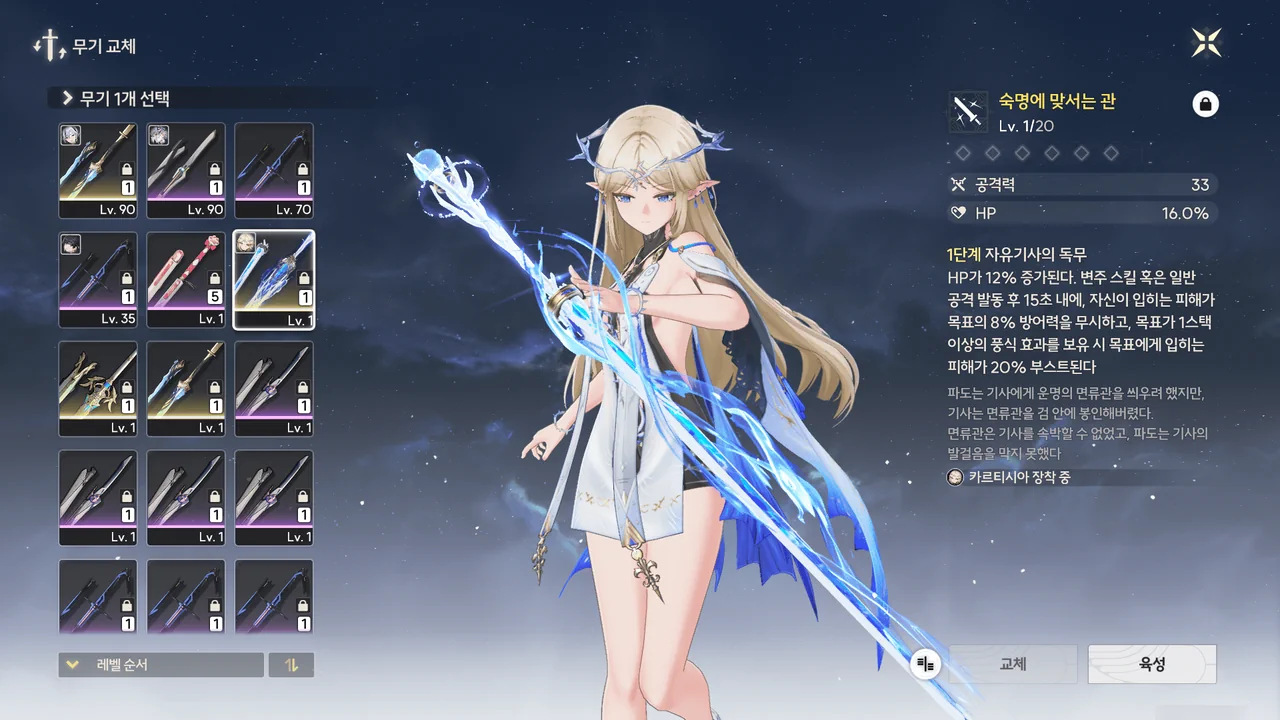Select the gold-rarity Lv. 90 sword

point(98,170)
